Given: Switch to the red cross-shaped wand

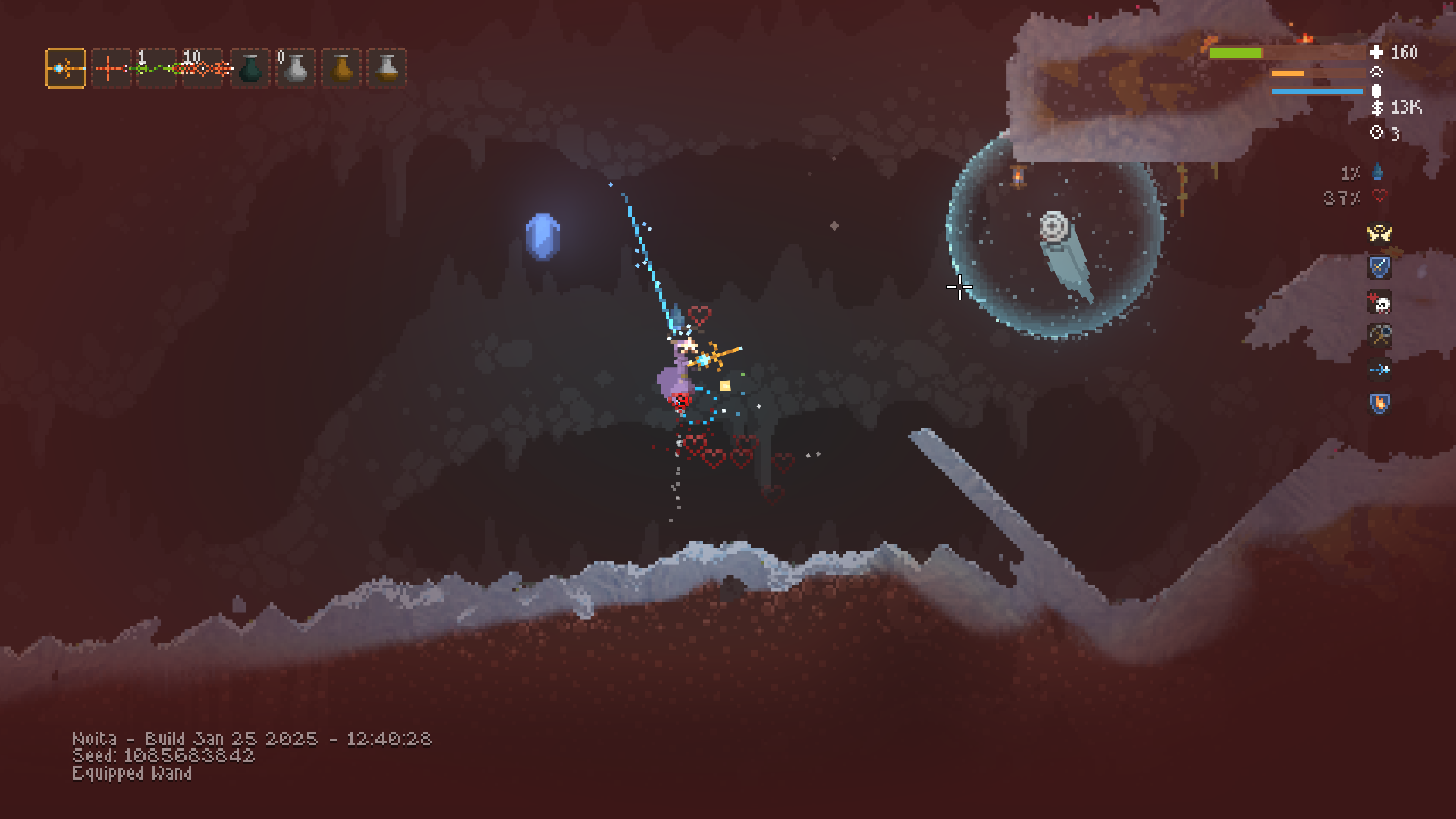Looking at the screenshot, I should pos(111,69).
